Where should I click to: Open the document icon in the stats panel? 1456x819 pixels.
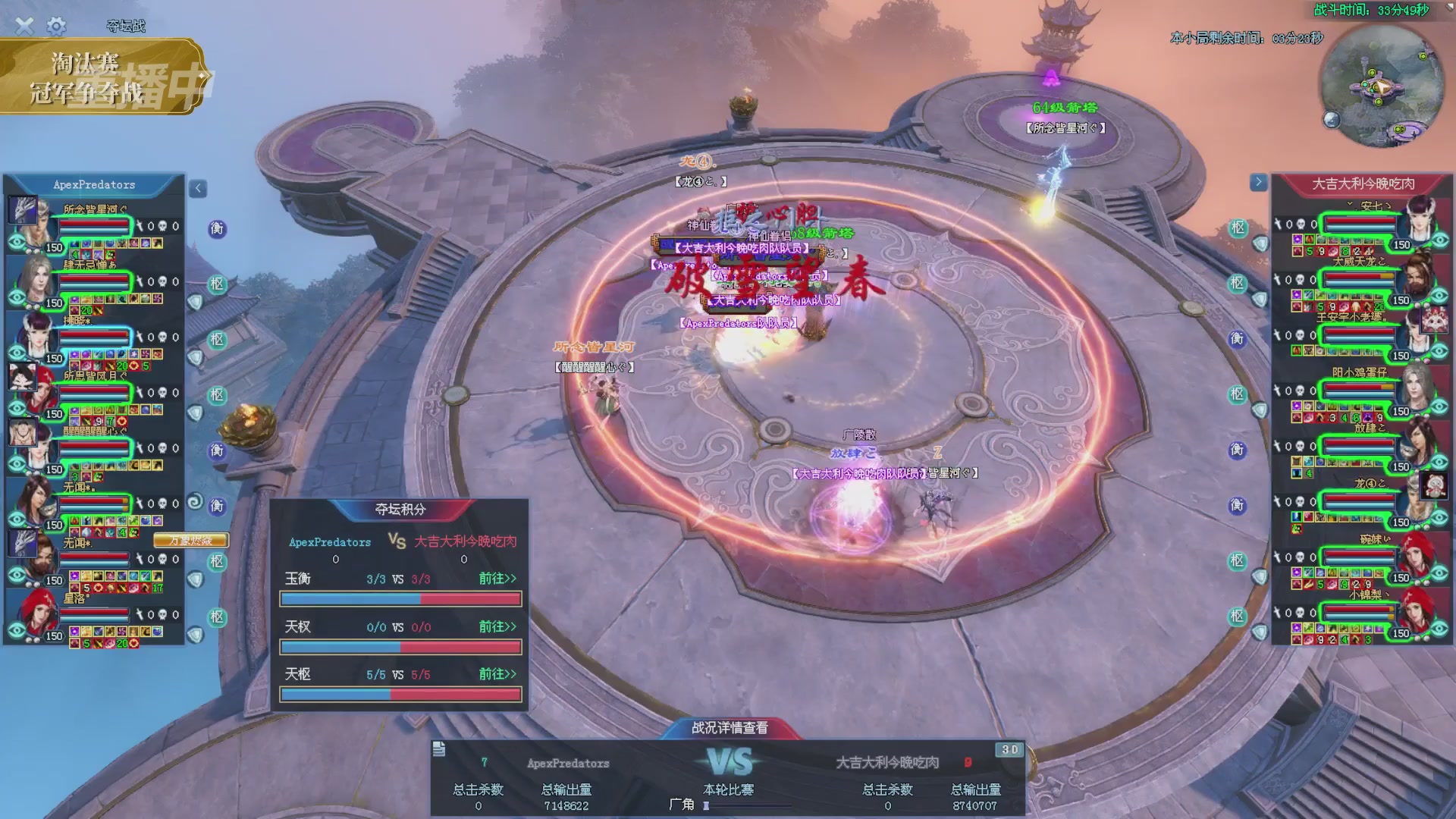439,749
